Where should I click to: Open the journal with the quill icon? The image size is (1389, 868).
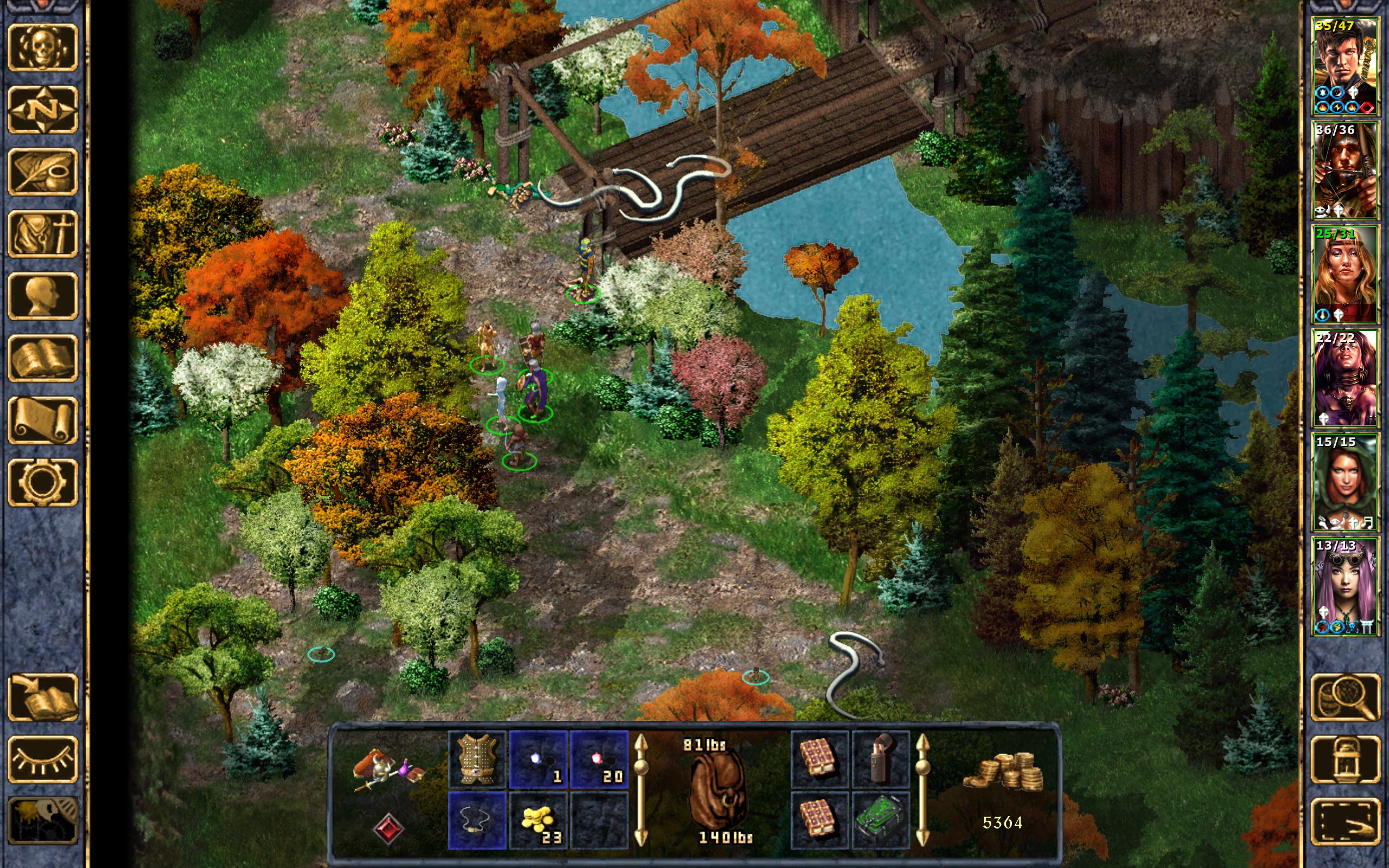(42, 171)
